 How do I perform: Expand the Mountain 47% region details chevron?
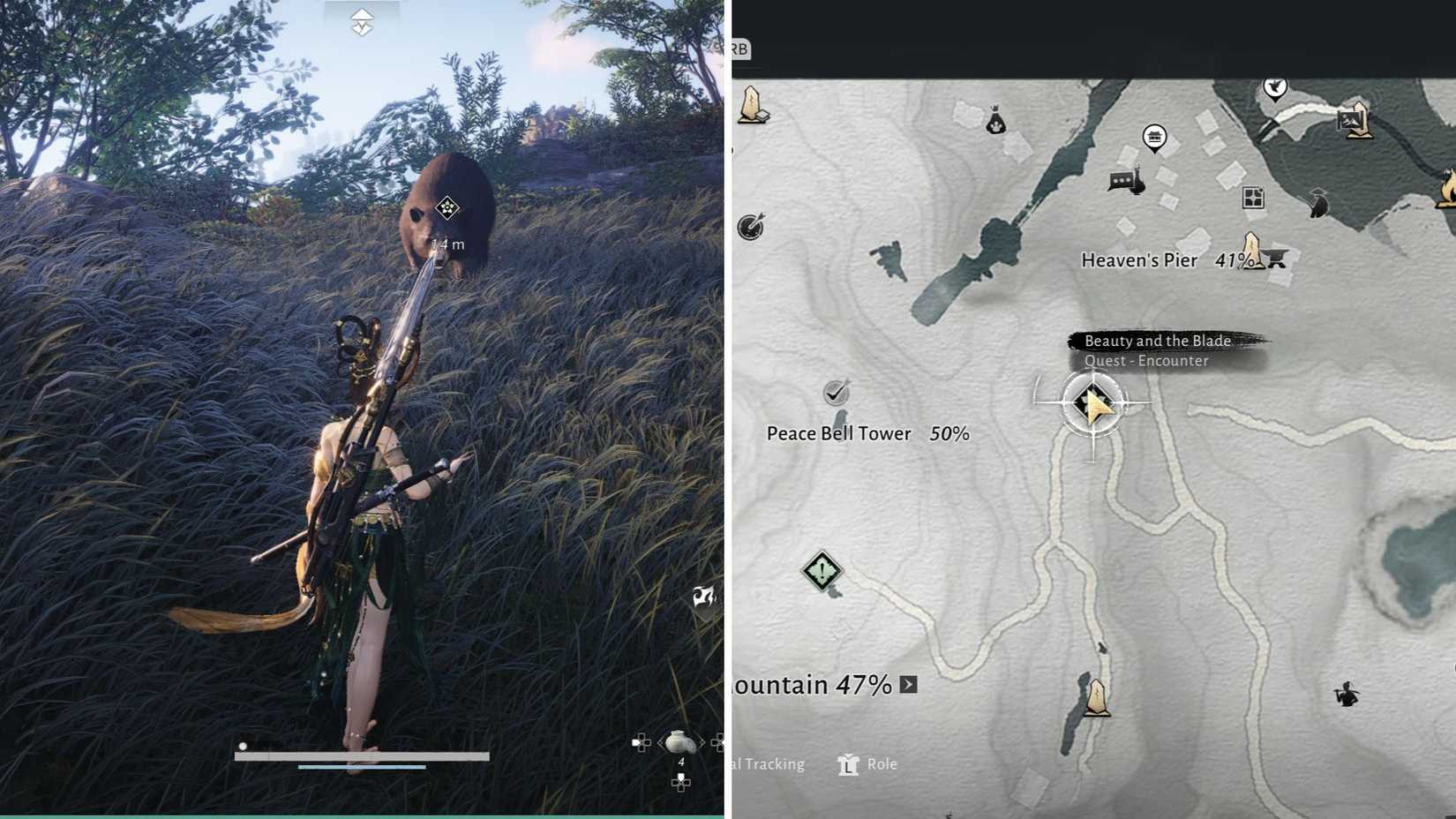[909, 685]
